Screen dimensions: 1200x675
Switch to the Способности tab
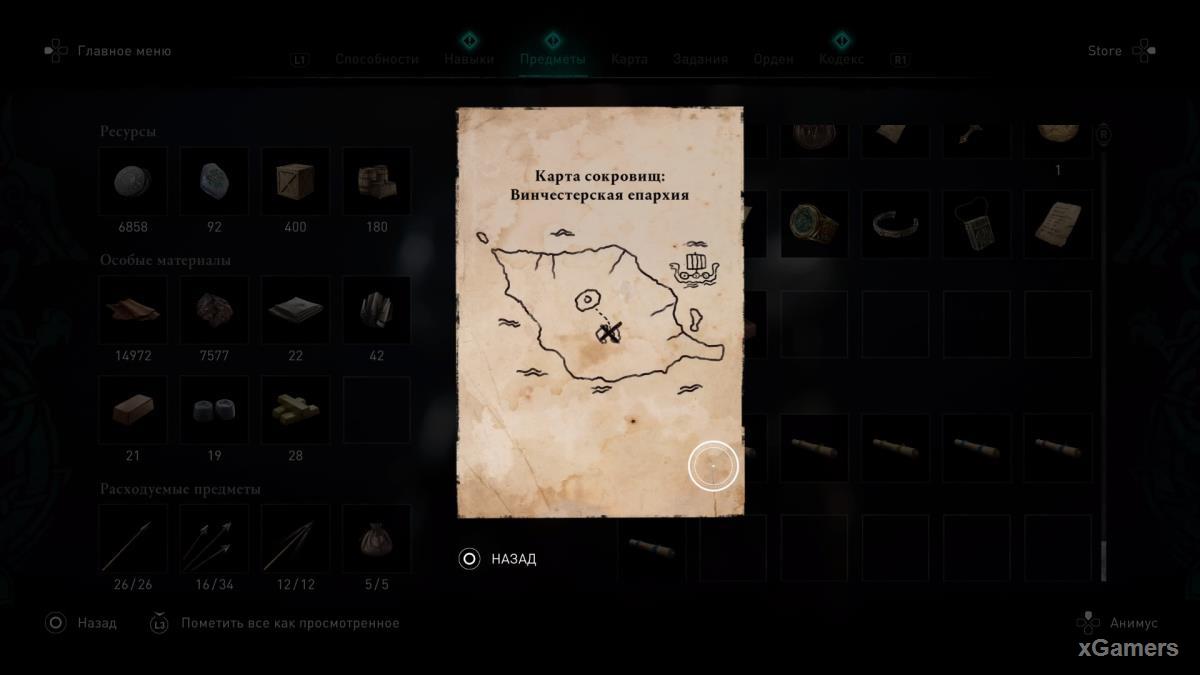tap(376, 59)
